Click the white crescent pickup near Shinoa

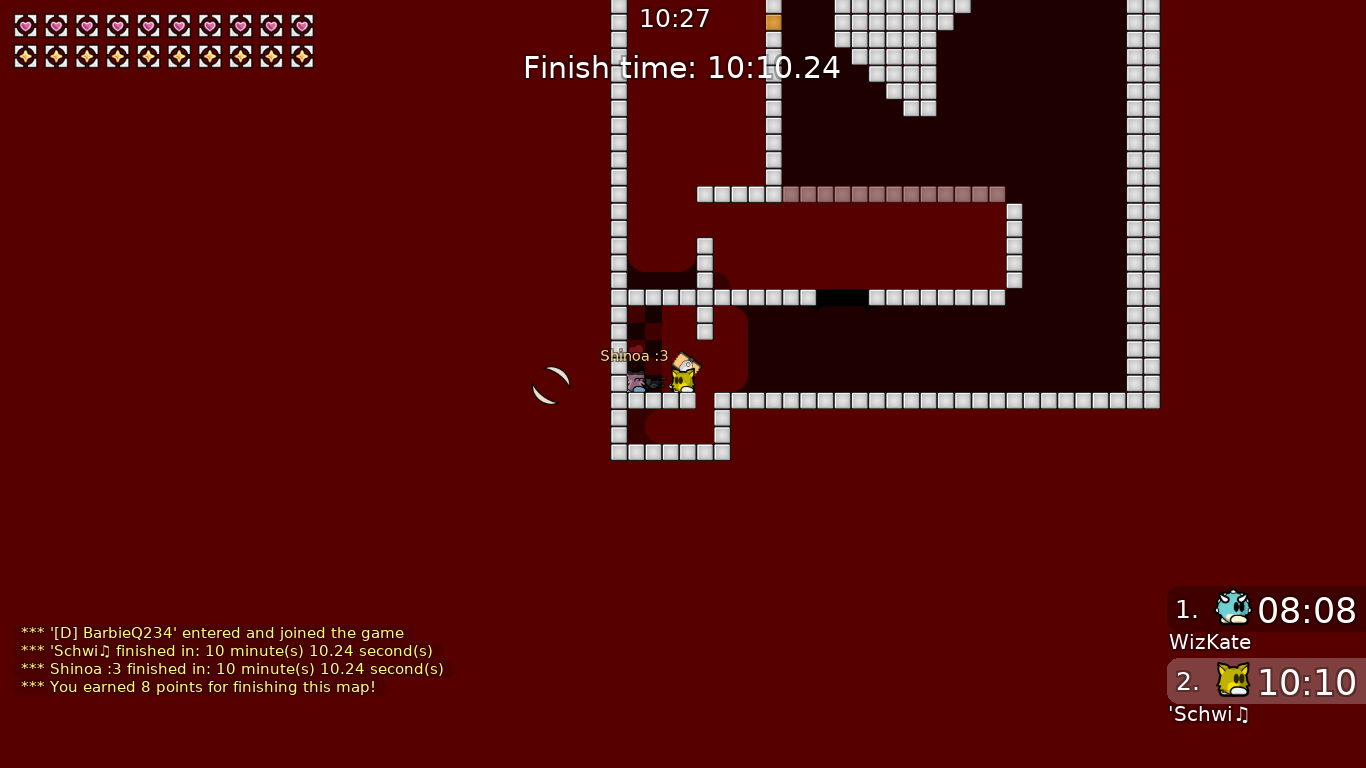click(x=550, y=384)
